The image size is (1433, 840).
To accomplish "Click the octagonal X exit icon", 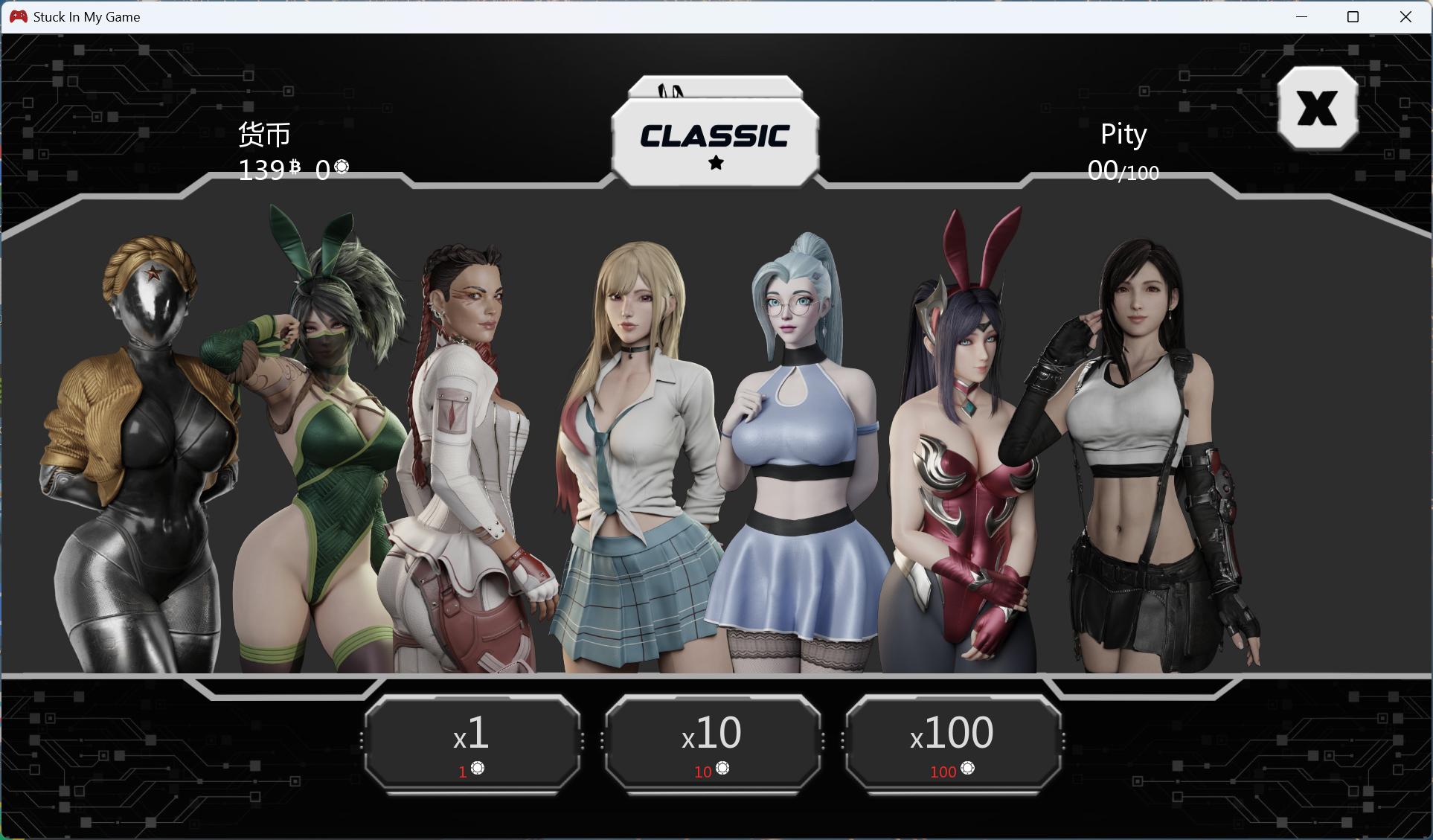I will [x=1318, y=109].
